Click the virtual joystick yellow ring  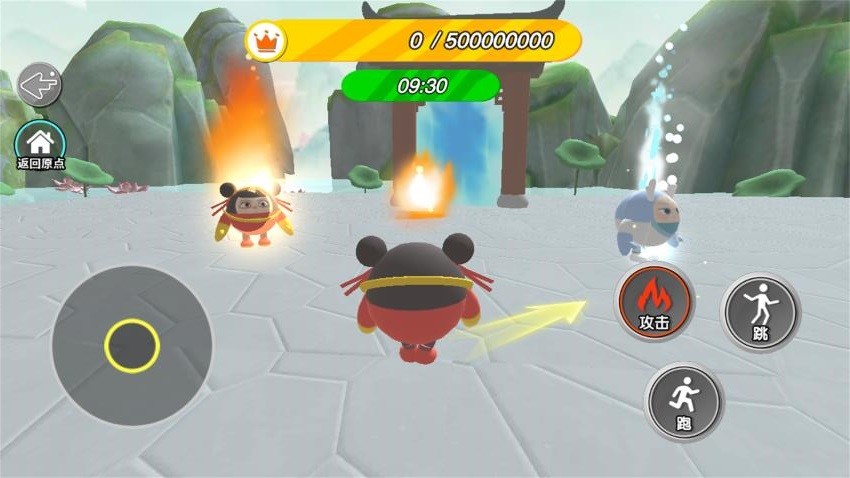131,345
